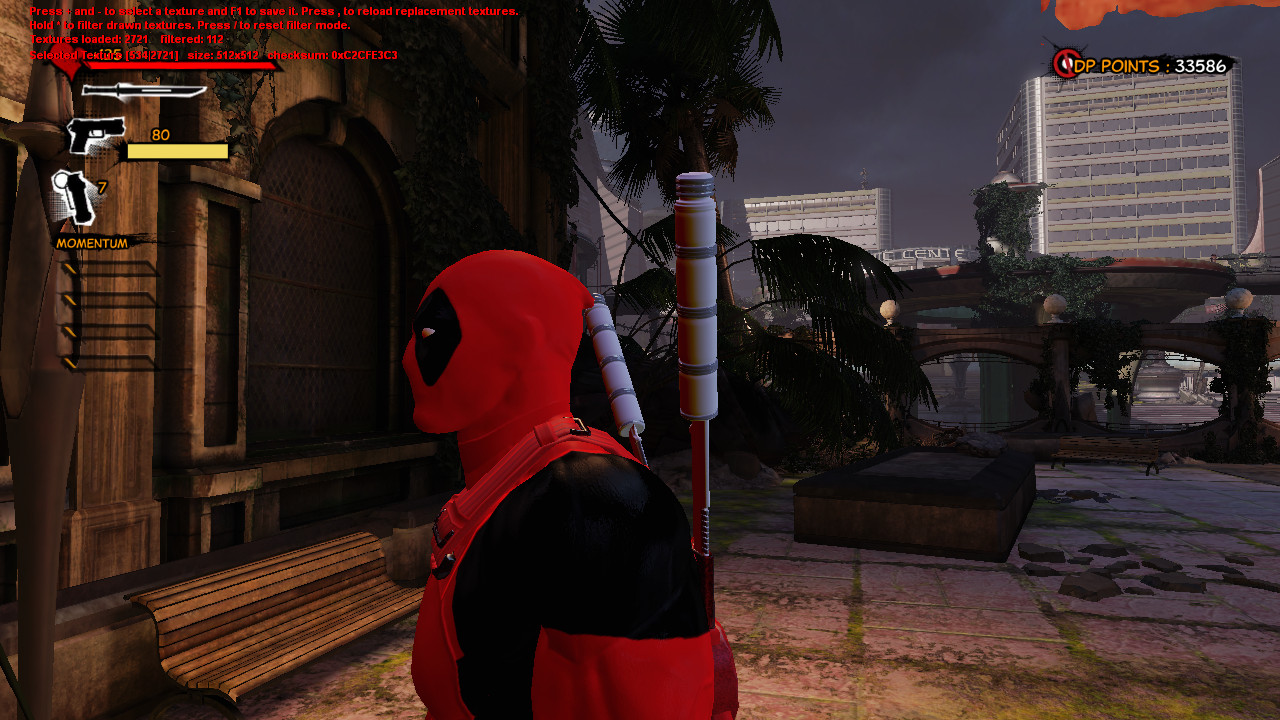The height and width of the screenshot is (720, 1280).
Task: Click the texture filter instructions text
Action: pyautogui.click(x=190, y=25)
